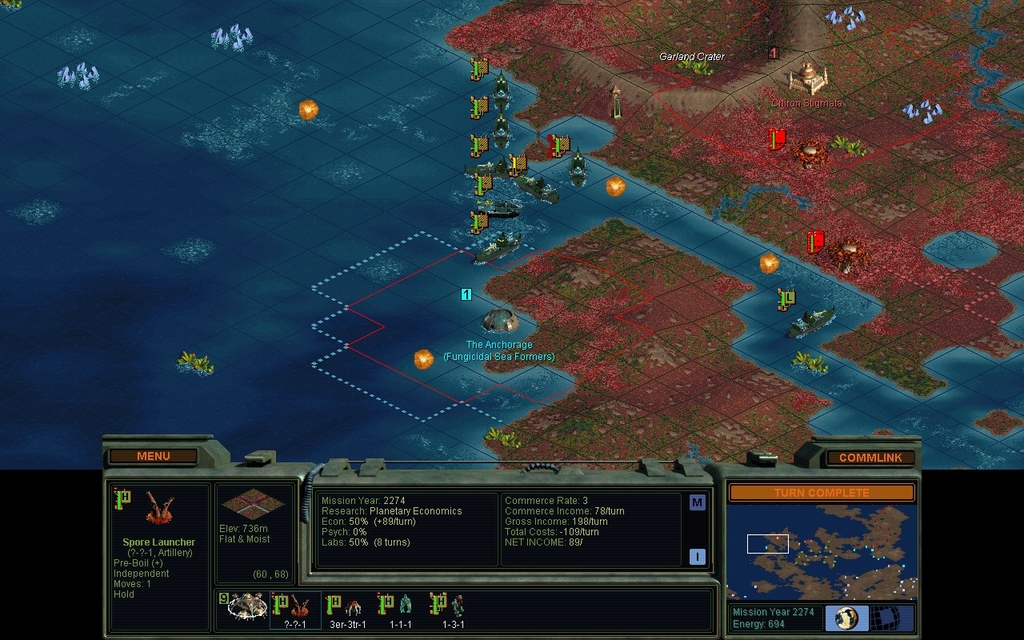Open the COMMLINK panel
This screenshot has width=1024, height=640.
pos(869,458)
